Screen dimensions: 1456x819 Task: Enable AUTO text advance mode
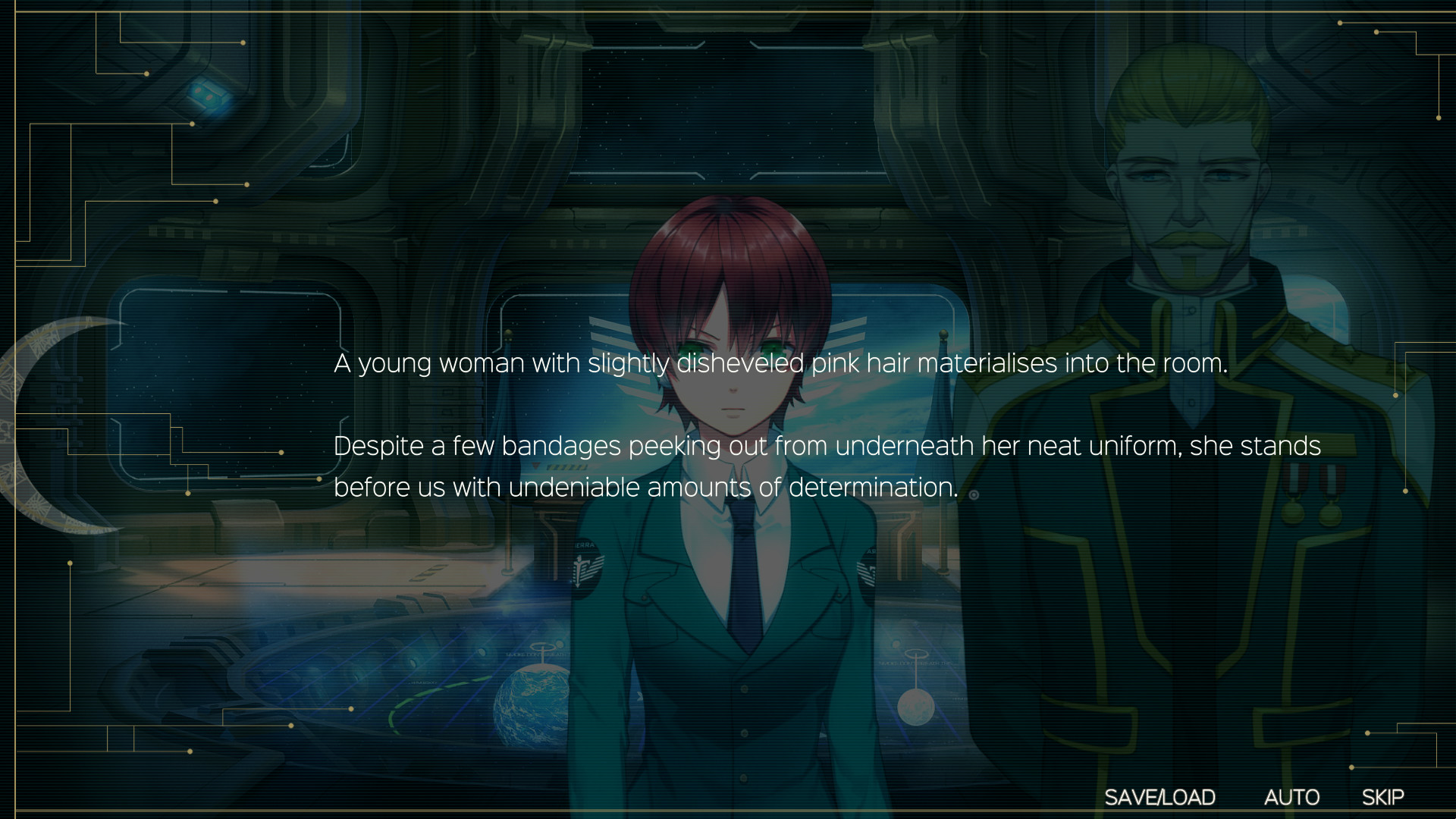point(1293,797)
